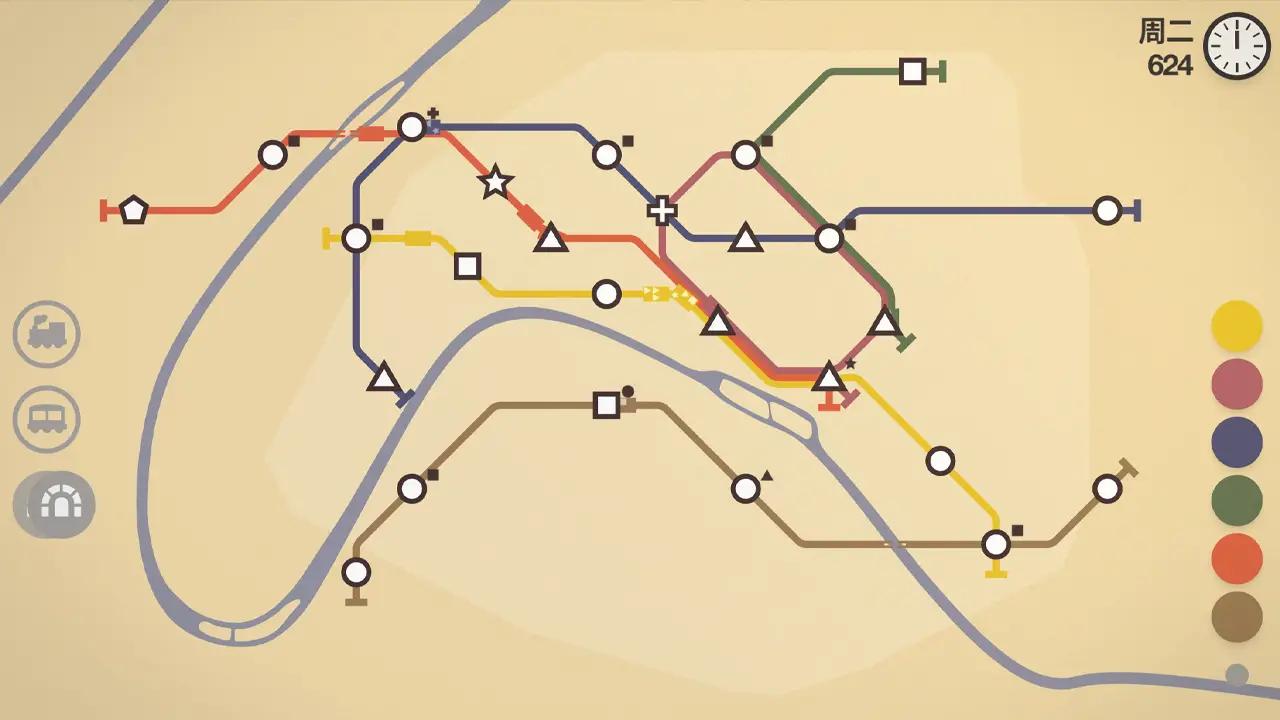Select the locomotive upgrade icon
The height and width of the screenshot is (720, 1280).
pyautogui.click(x=46, y=334)
